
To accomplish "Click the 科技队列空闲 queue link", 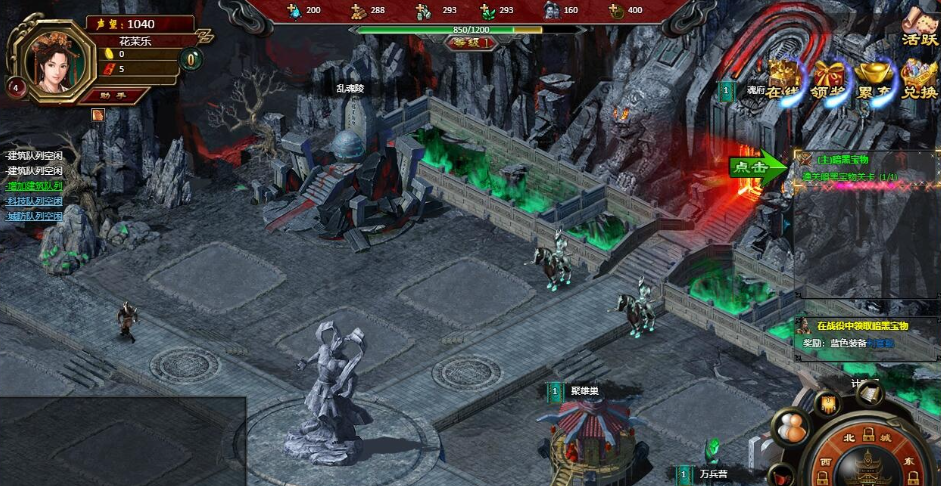I will click(x=35, y=201).
